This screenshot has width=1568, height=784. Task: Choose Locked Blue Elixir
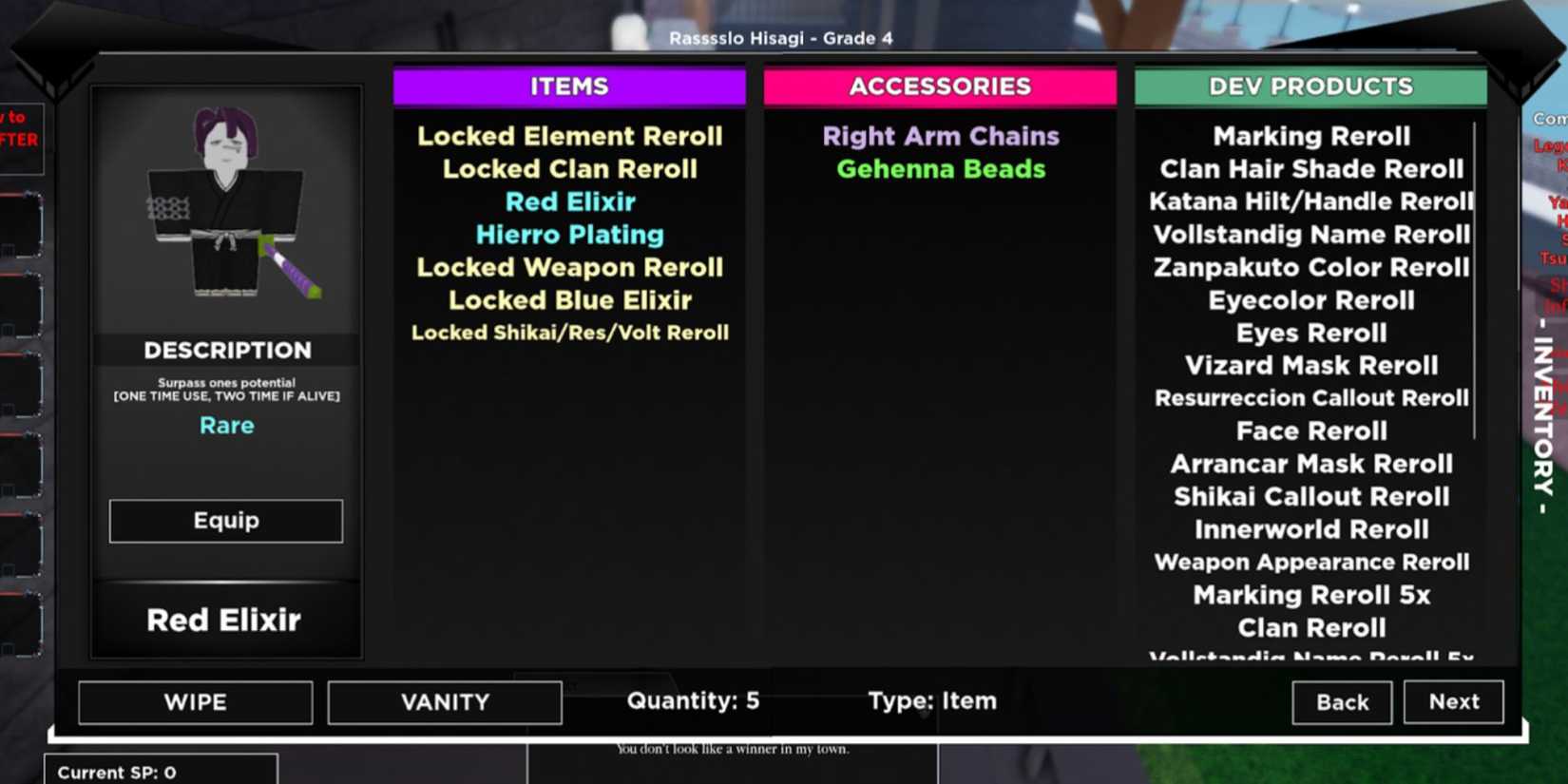coord(569,300)
